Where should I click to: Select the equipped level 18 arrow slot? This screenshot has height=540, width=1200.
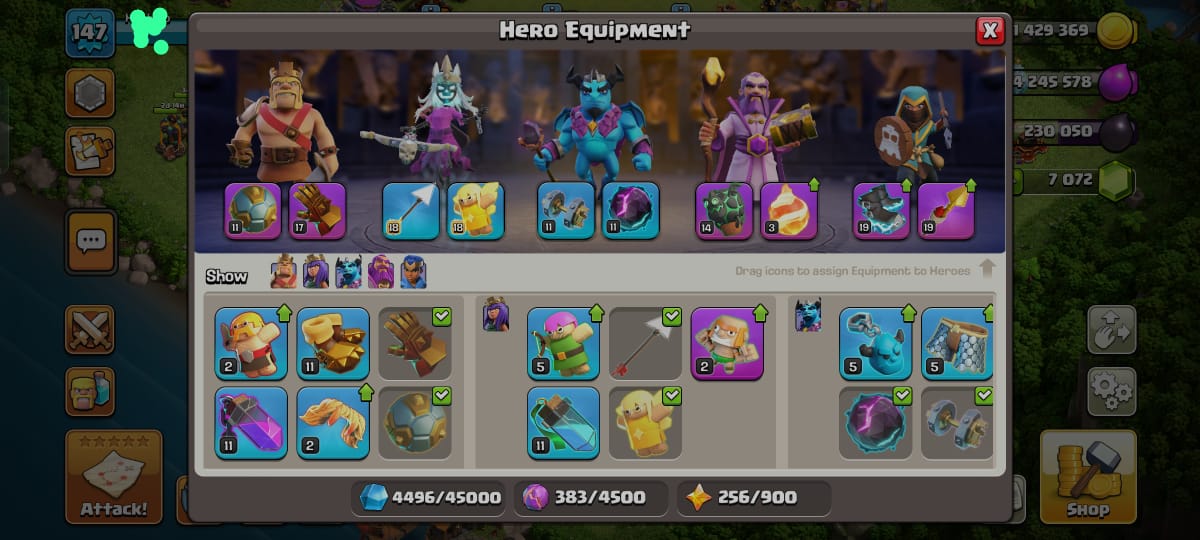[411, 211]
